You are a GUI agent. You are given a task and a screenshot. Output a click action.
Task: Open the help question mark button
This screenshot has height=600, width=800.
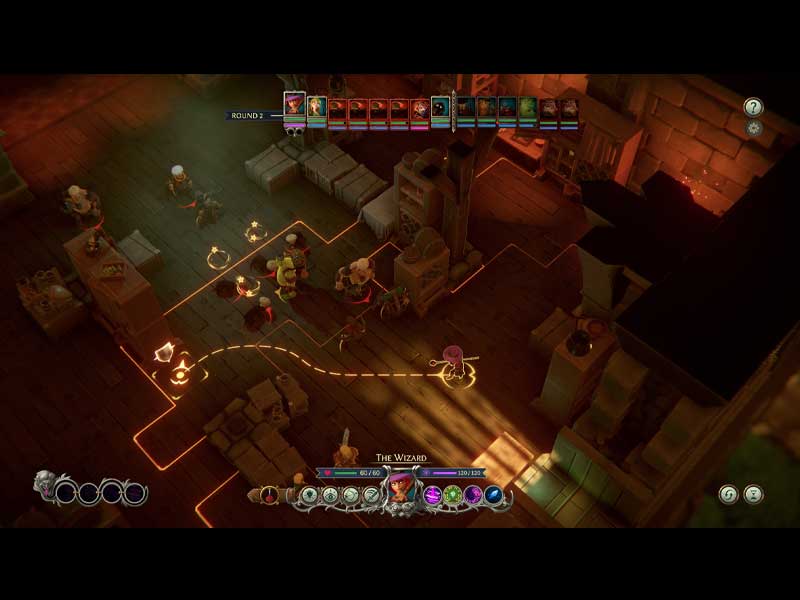(x=753, y=107)
